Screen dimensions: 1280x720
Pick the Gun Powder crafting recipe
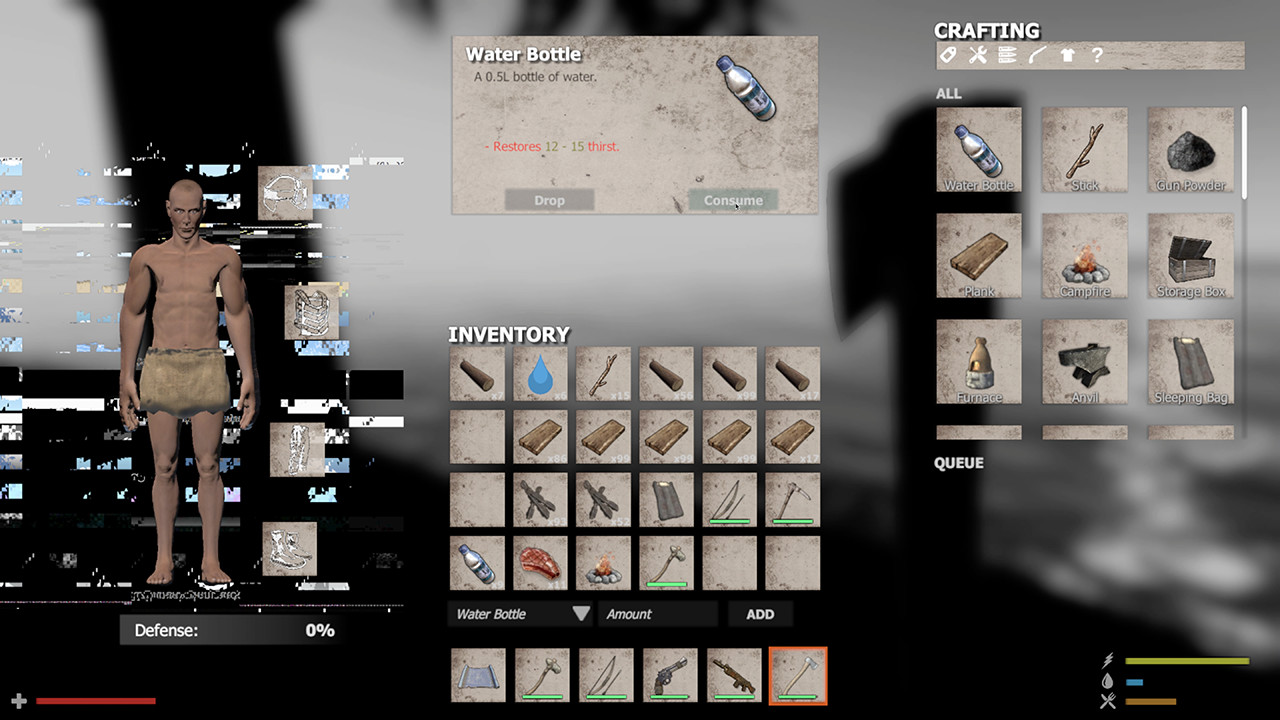(1190, 148)
